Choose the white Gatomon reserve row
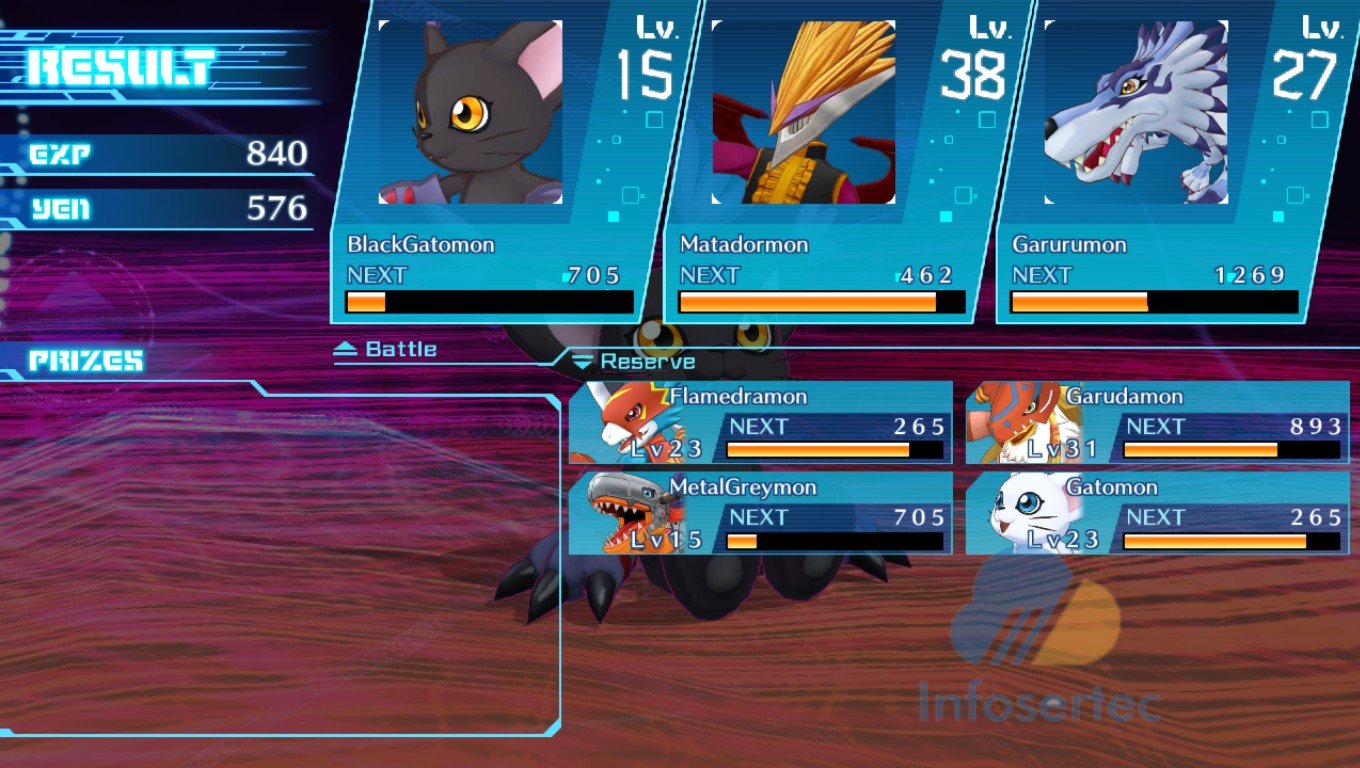 click(1157, 514)
